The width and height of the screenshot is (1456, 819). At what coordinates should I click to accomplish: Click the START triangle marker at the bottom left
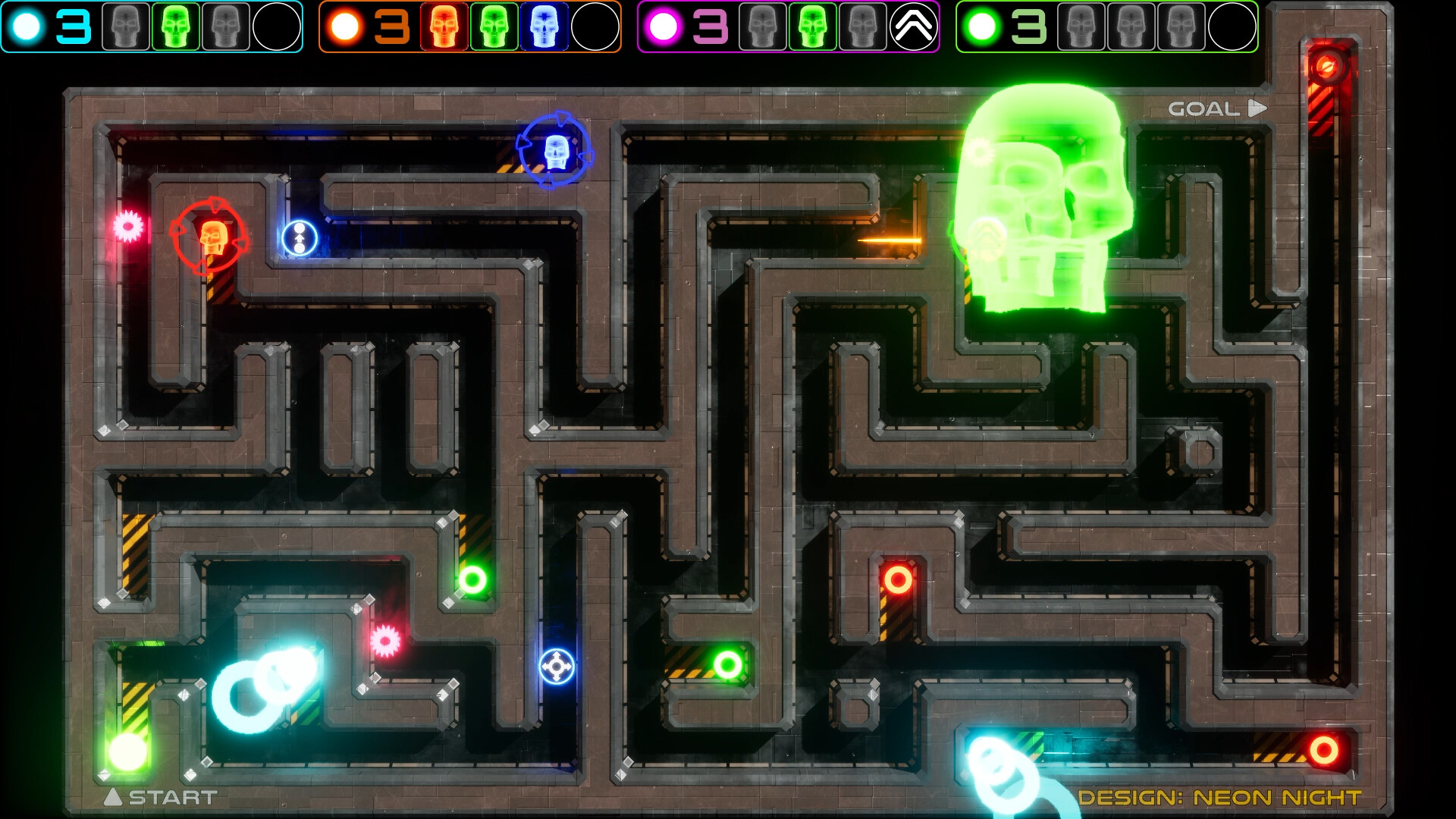(x=114, y=797)
